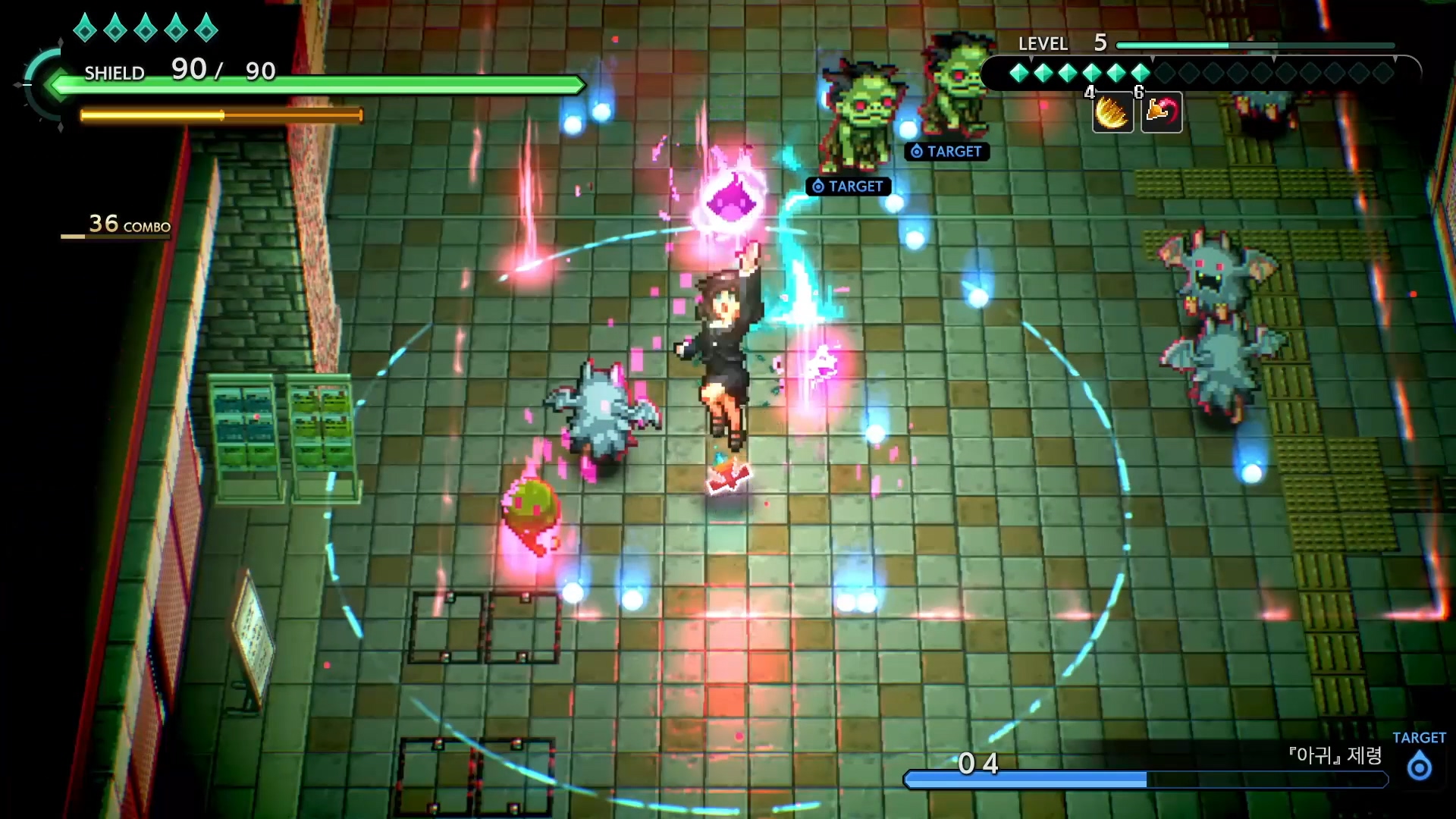Activate the red swirl dash skill
This screenshot has width=1456, height=819.
1161,113
